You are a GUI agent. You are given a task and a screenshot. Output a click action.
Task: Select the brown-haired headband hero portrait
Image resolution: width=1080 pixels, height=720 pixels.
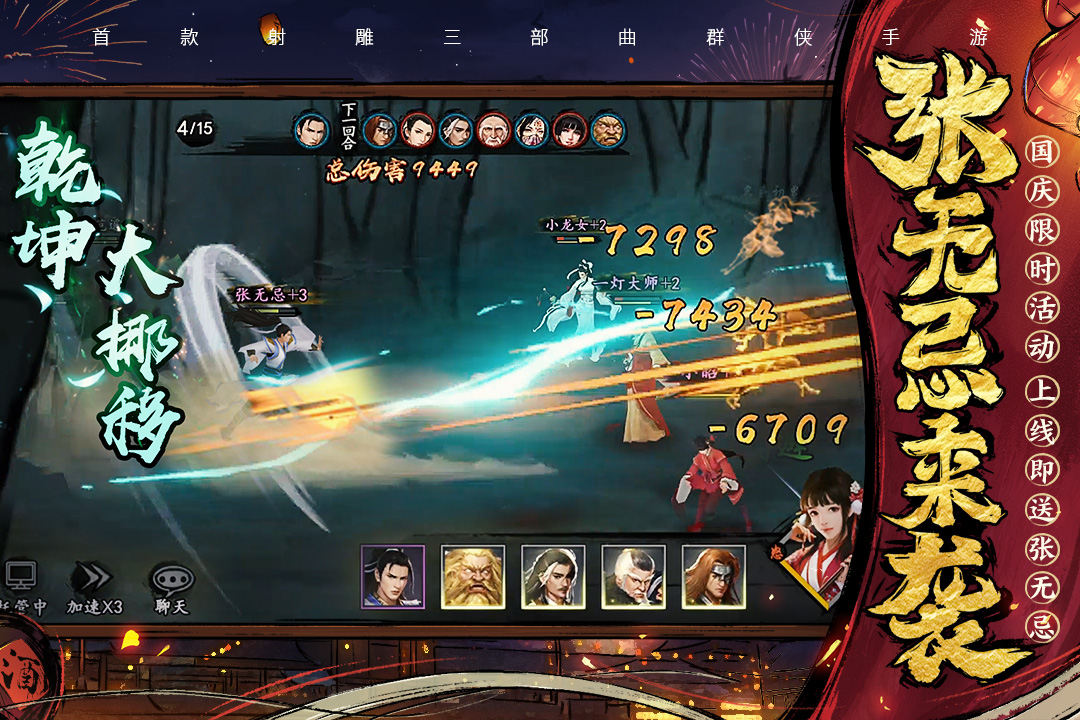click(713, 576)
